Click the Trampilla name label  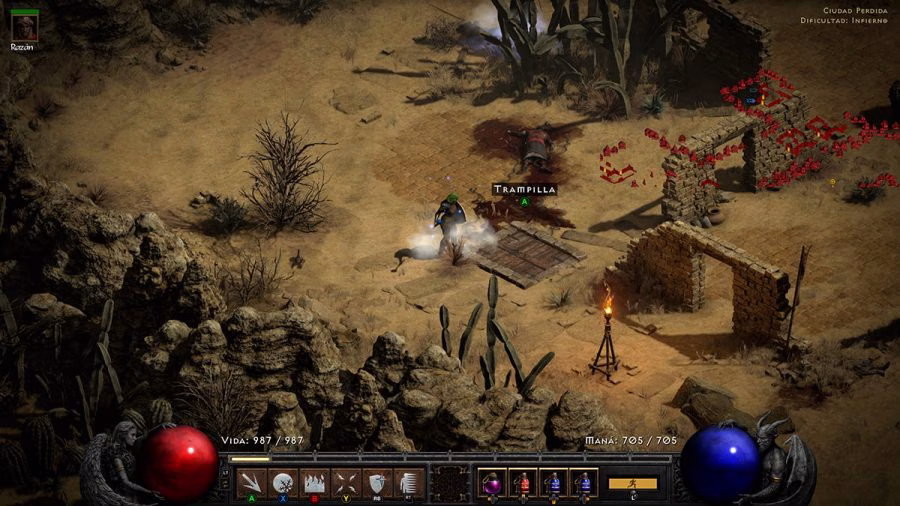pyautogui.click(x=523, y=188)
